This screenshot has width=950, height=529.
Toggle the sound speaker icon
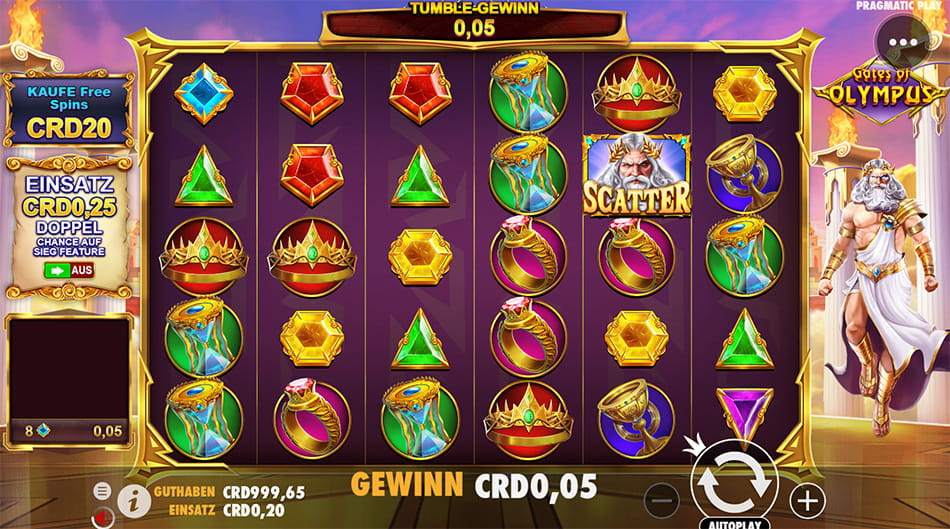pos(102,517)
